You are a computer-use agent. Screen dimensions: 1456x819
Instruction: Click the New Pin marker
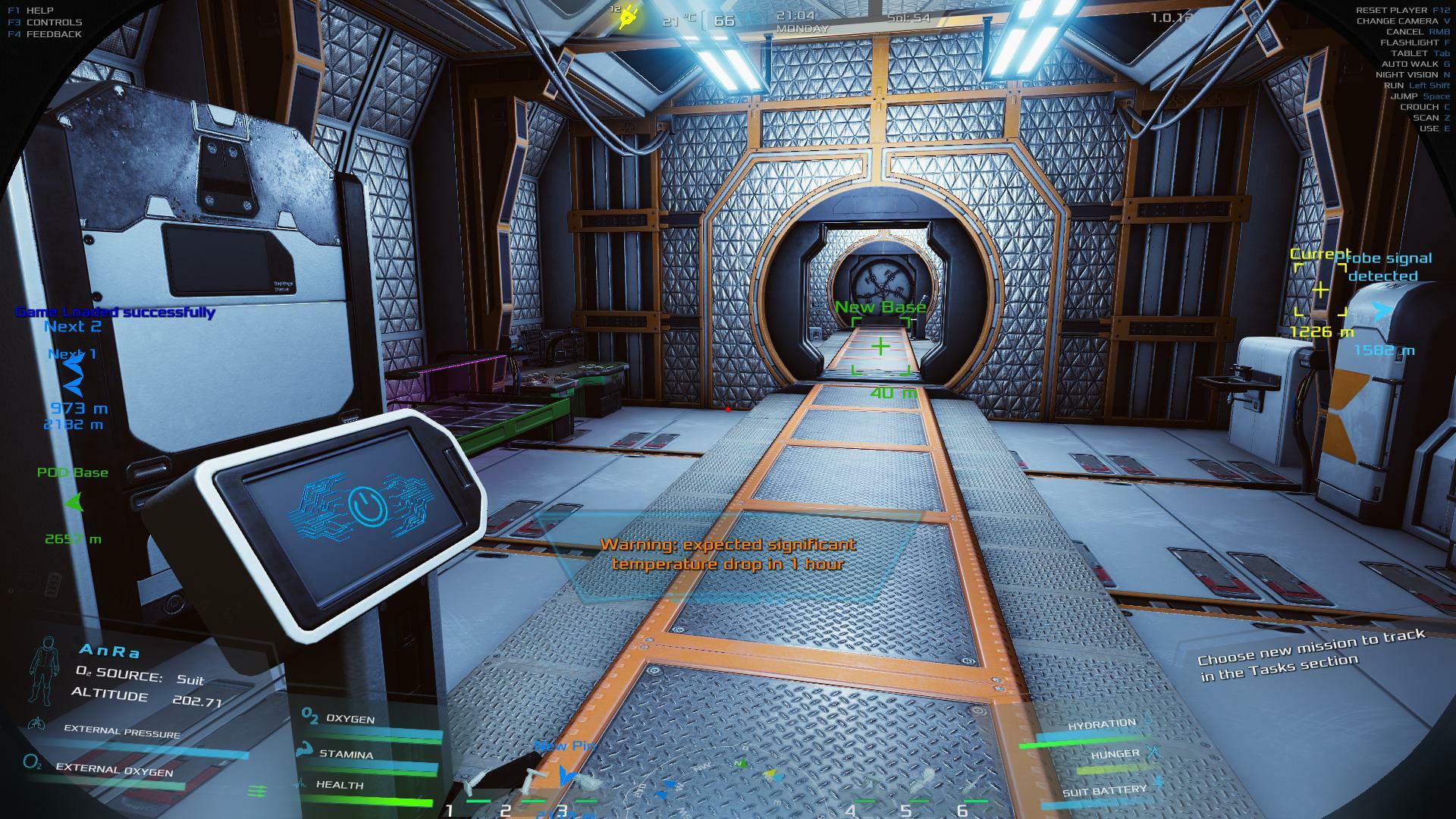[566, 775]
